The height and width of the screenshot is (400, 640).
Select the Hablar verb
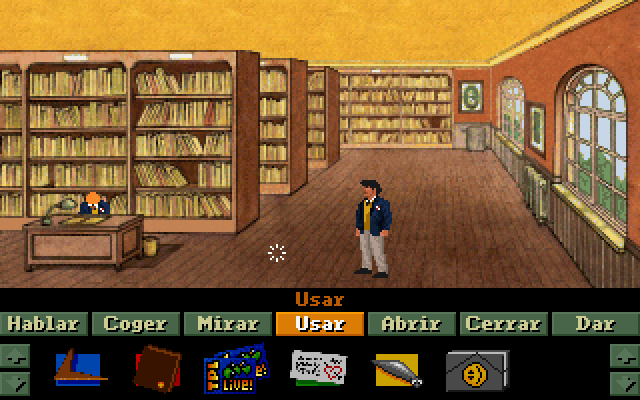point(45,324)
